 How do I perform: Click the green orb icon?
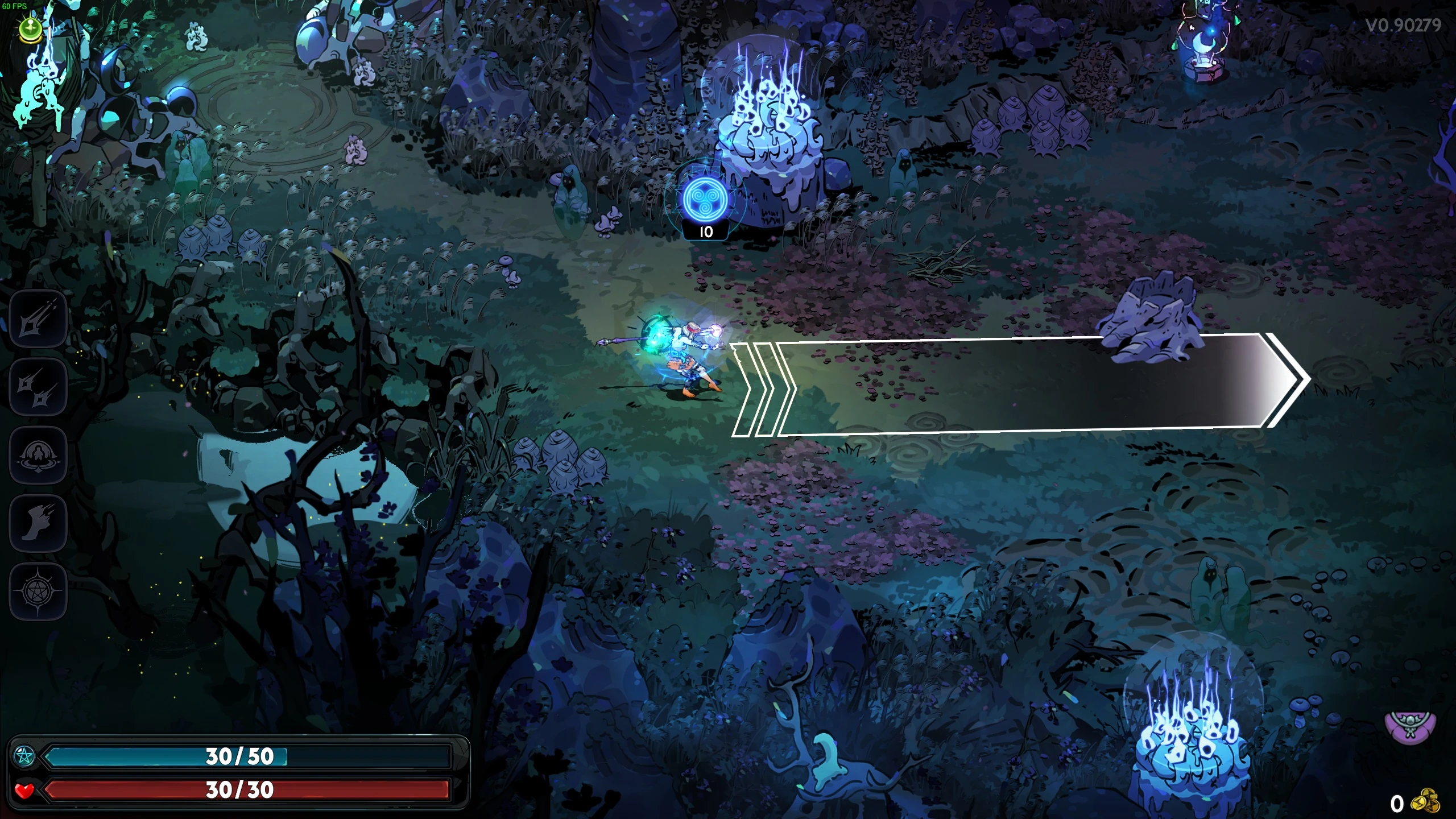[30, 28]
